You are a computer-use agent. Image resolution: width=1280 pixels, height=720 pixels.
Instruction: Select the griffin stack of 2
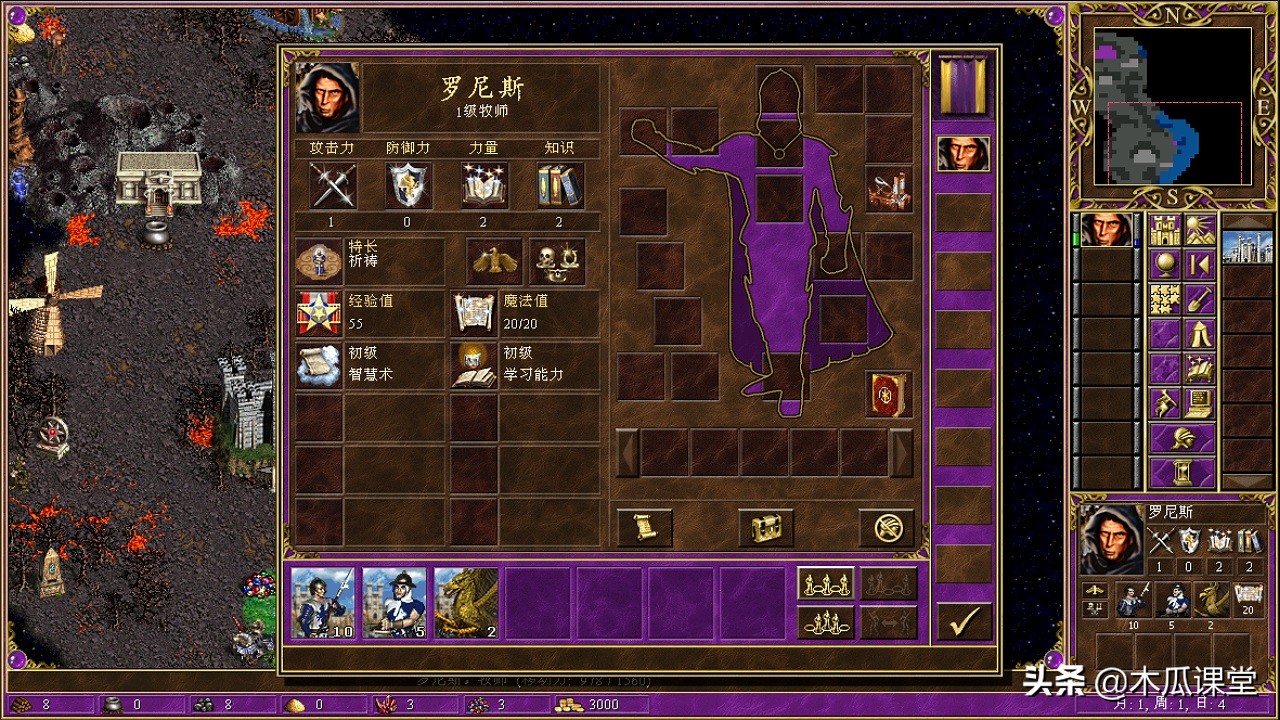(466, 603)
